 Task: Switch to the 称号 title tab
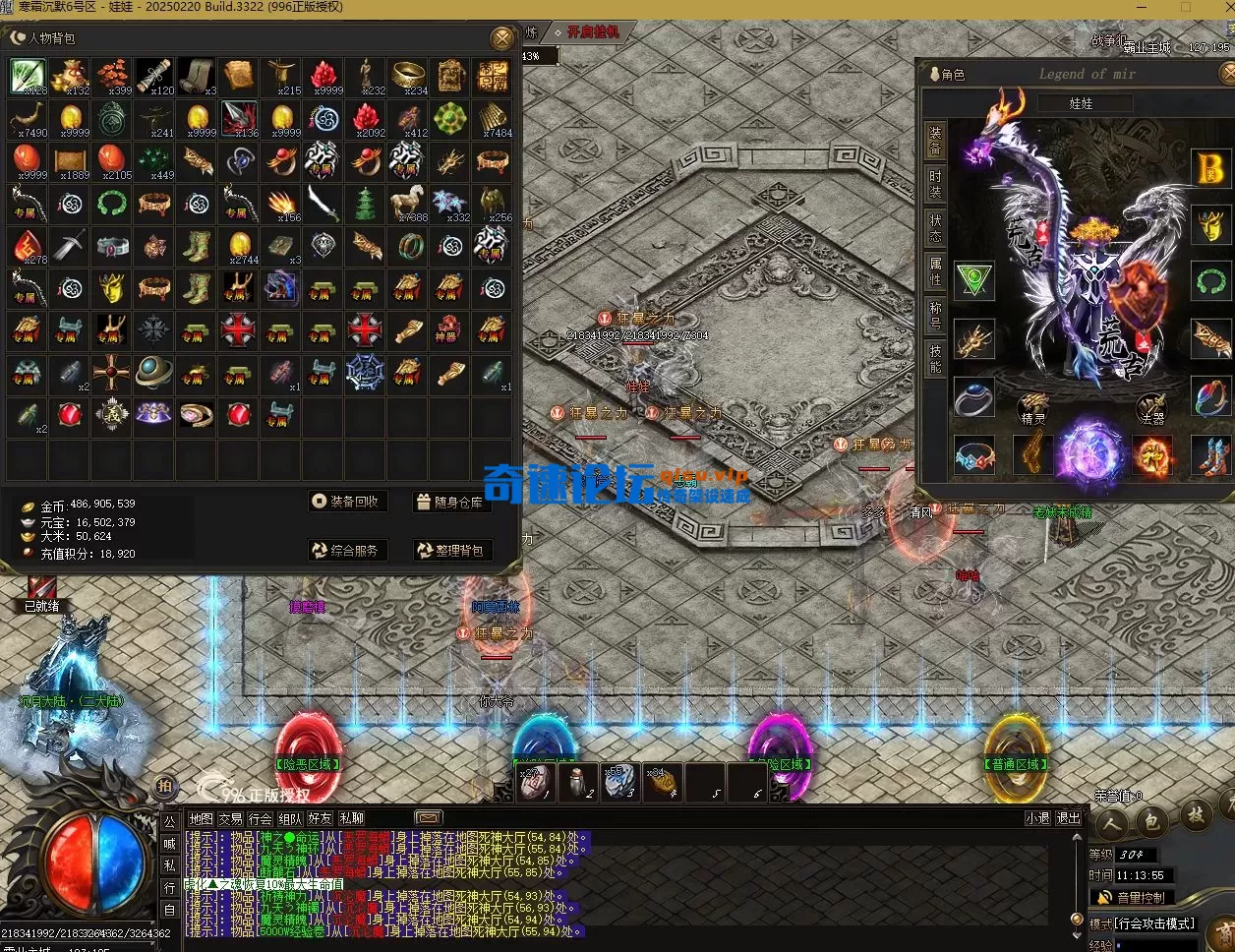click(935, 315)
